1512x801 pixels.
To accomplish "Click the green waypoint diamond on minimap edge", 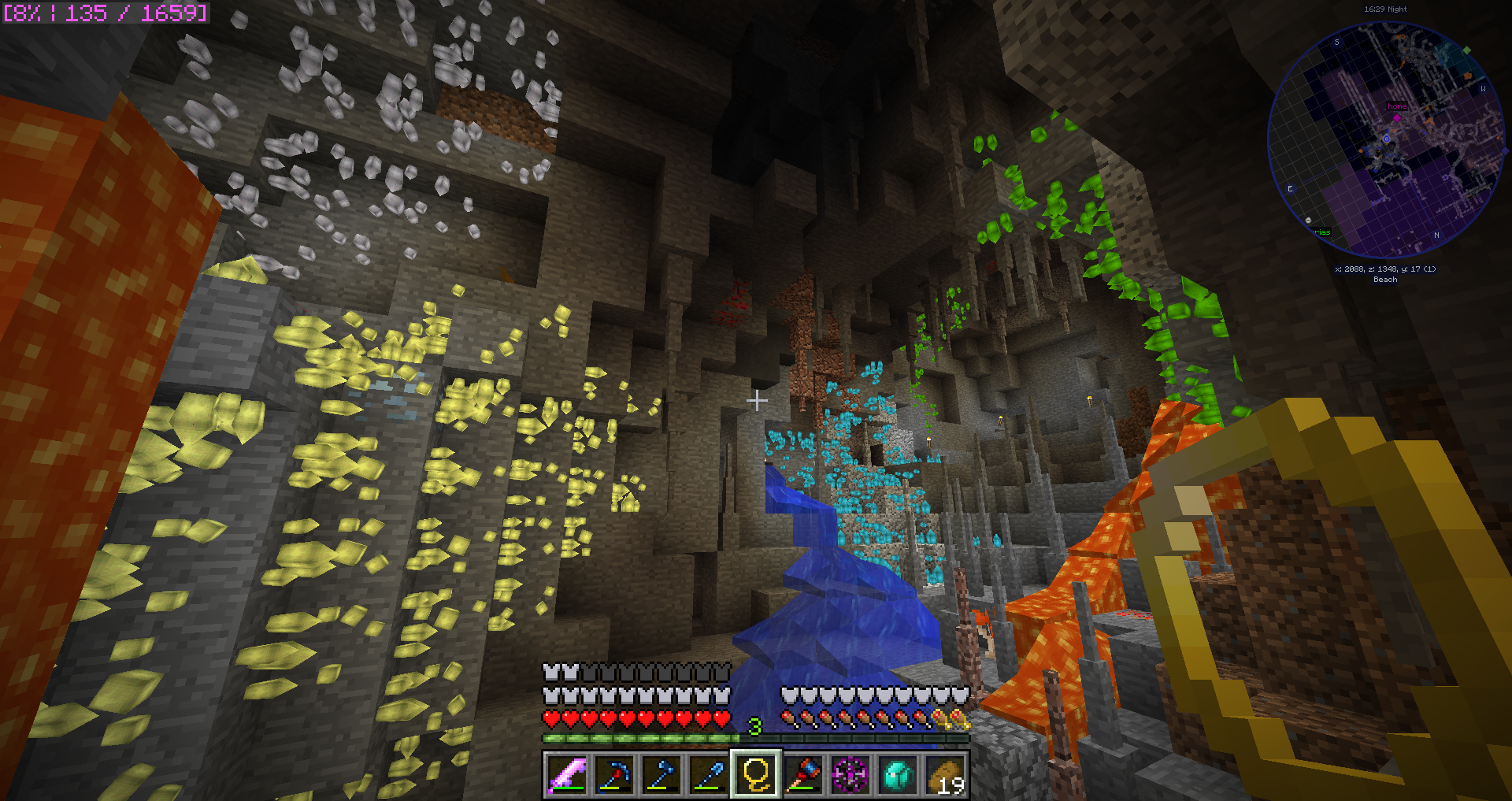I will (1466, 50).
